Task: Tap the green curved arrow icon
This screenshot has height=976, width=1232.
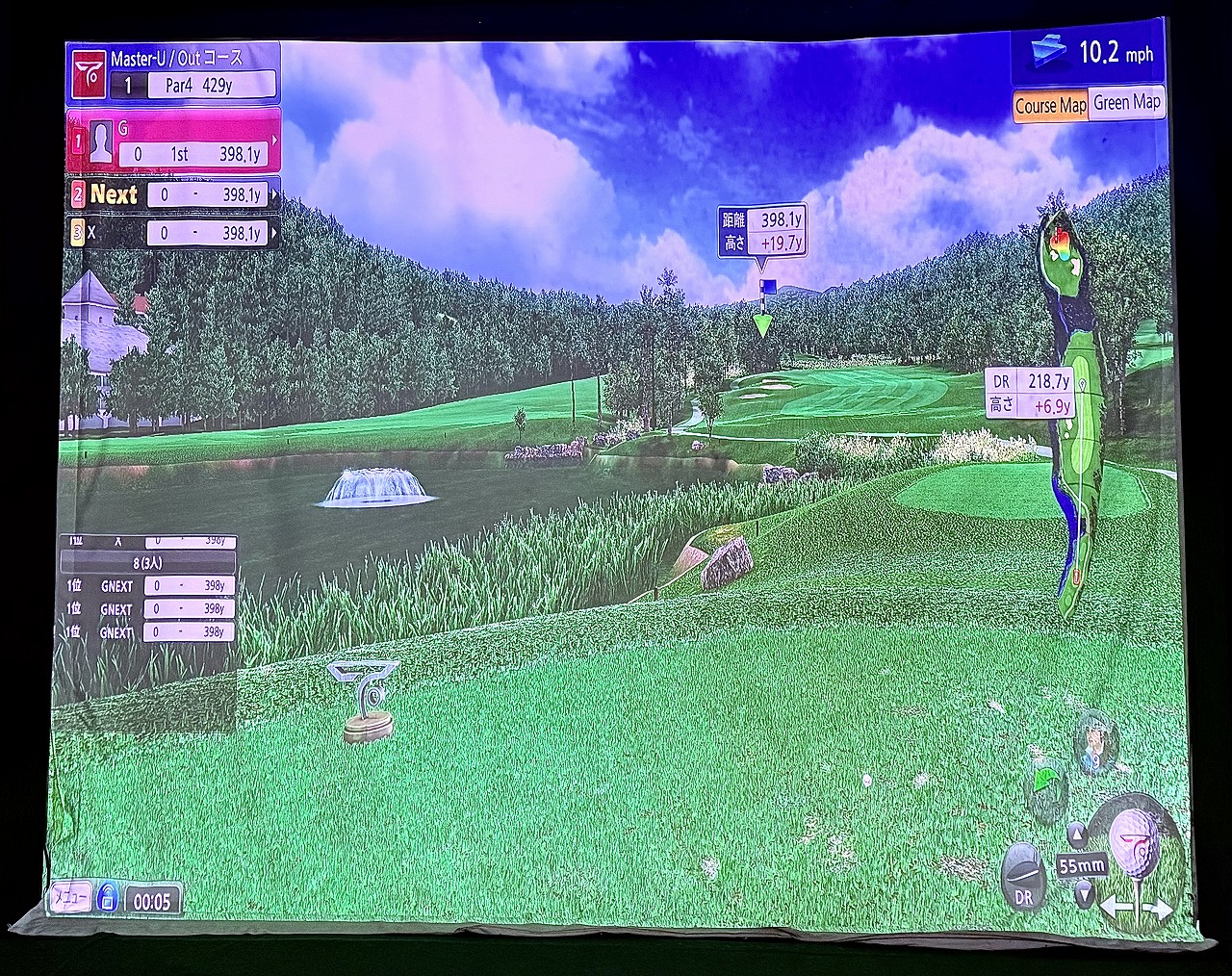Action: 1046,781
